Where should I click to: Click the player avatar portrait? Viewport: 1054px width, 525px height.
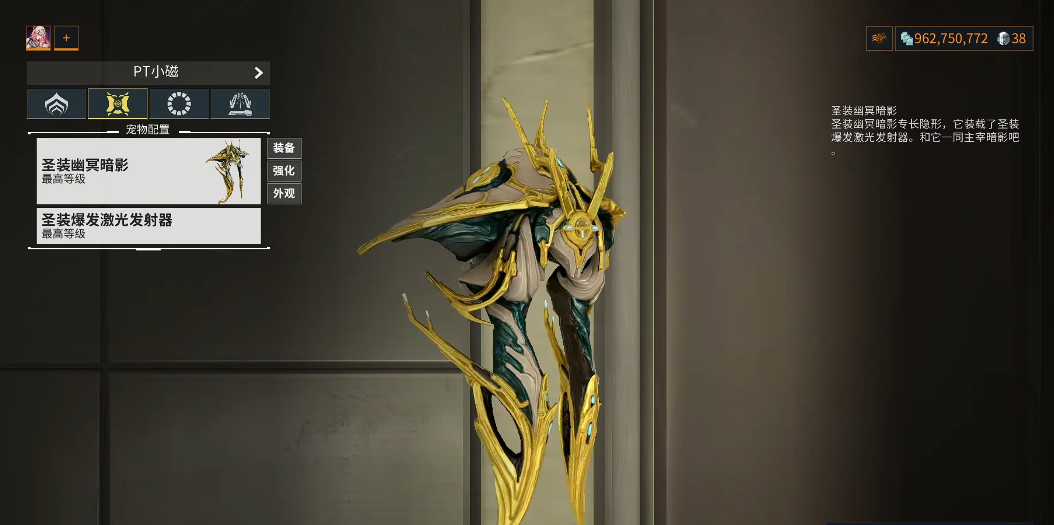(38, 39)
